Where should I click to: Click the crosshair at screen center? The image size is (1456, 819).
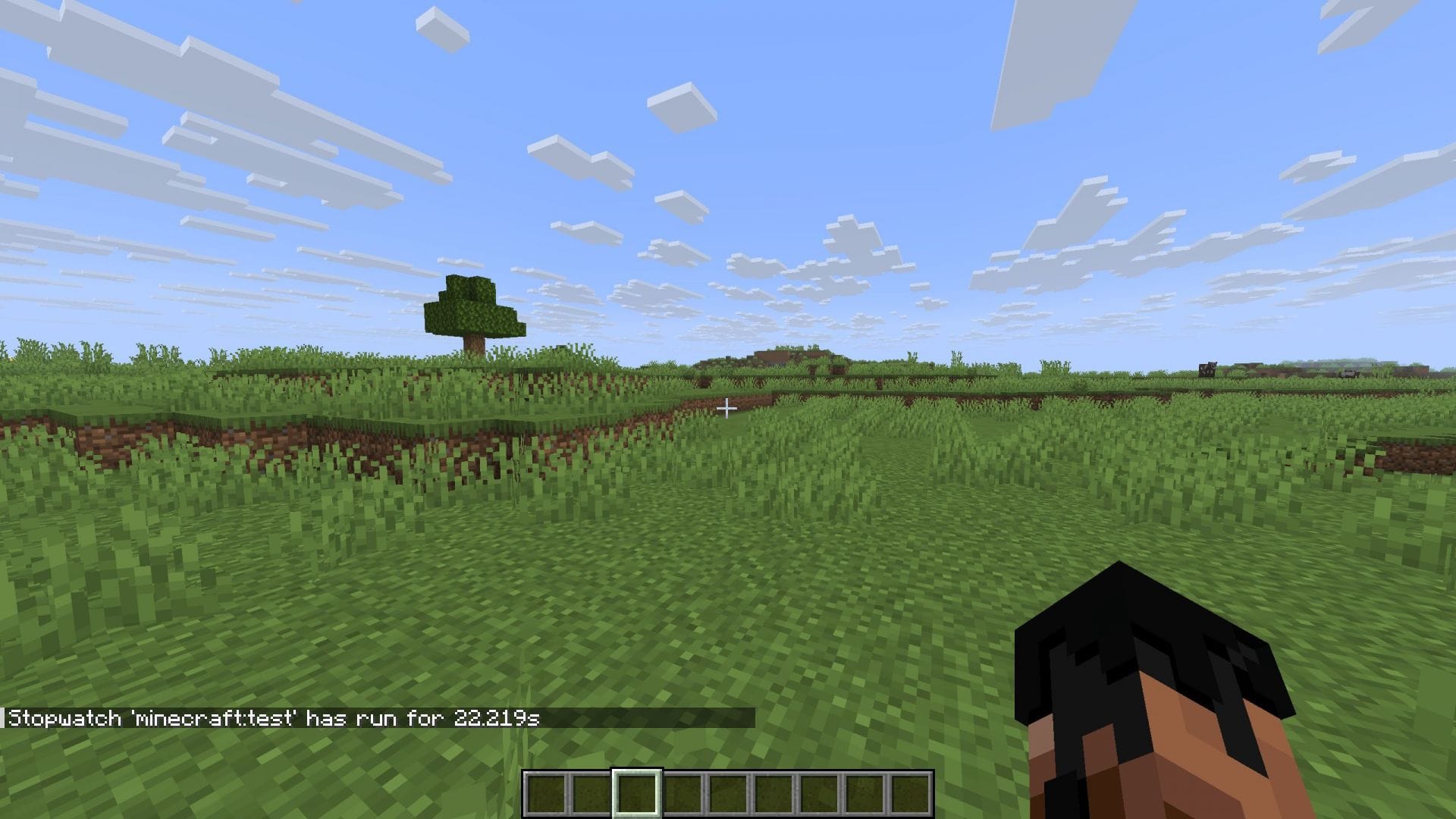click(x=728, y=408)
